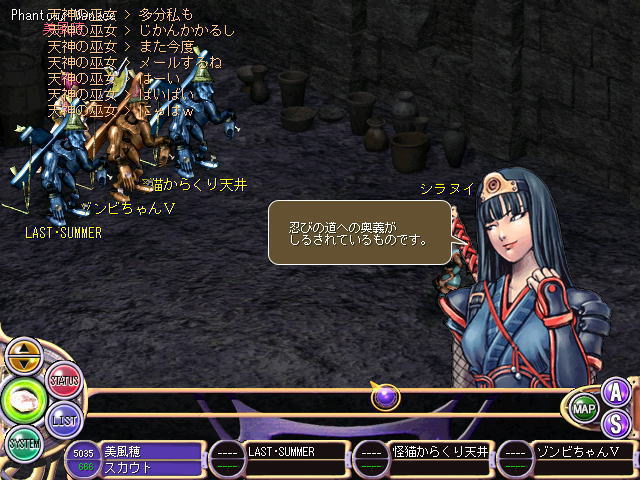Screen dimensions: 640x481
Task: Click the yellow up-down arrow orb
Action: click(x=24, y=357)
